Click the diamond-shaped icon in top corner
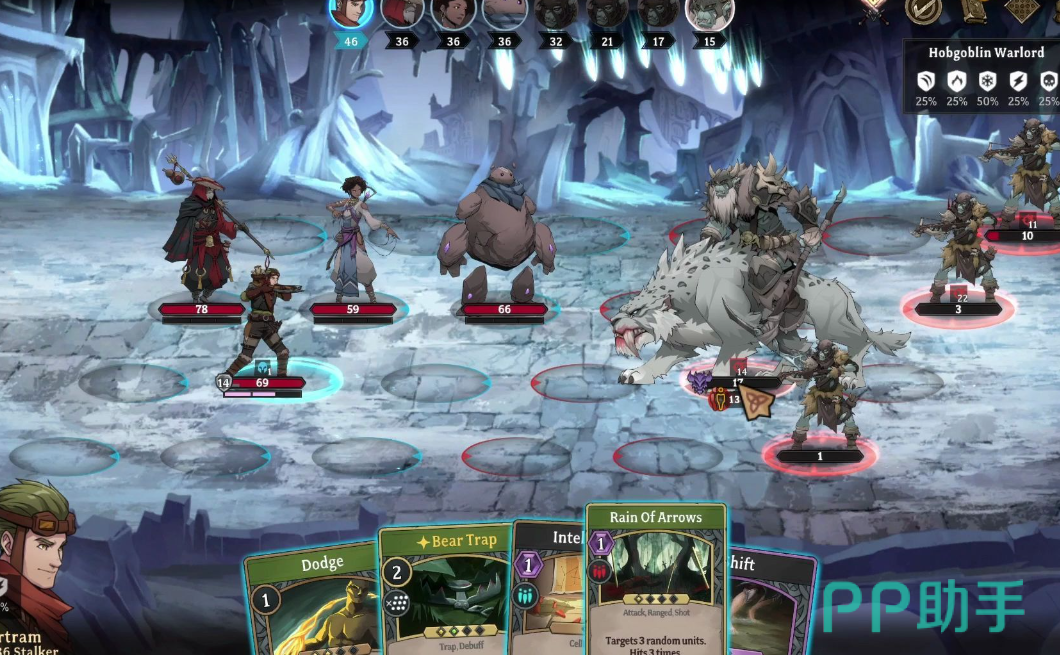This screenshot has height=655, width=1060. [1023, 9]
